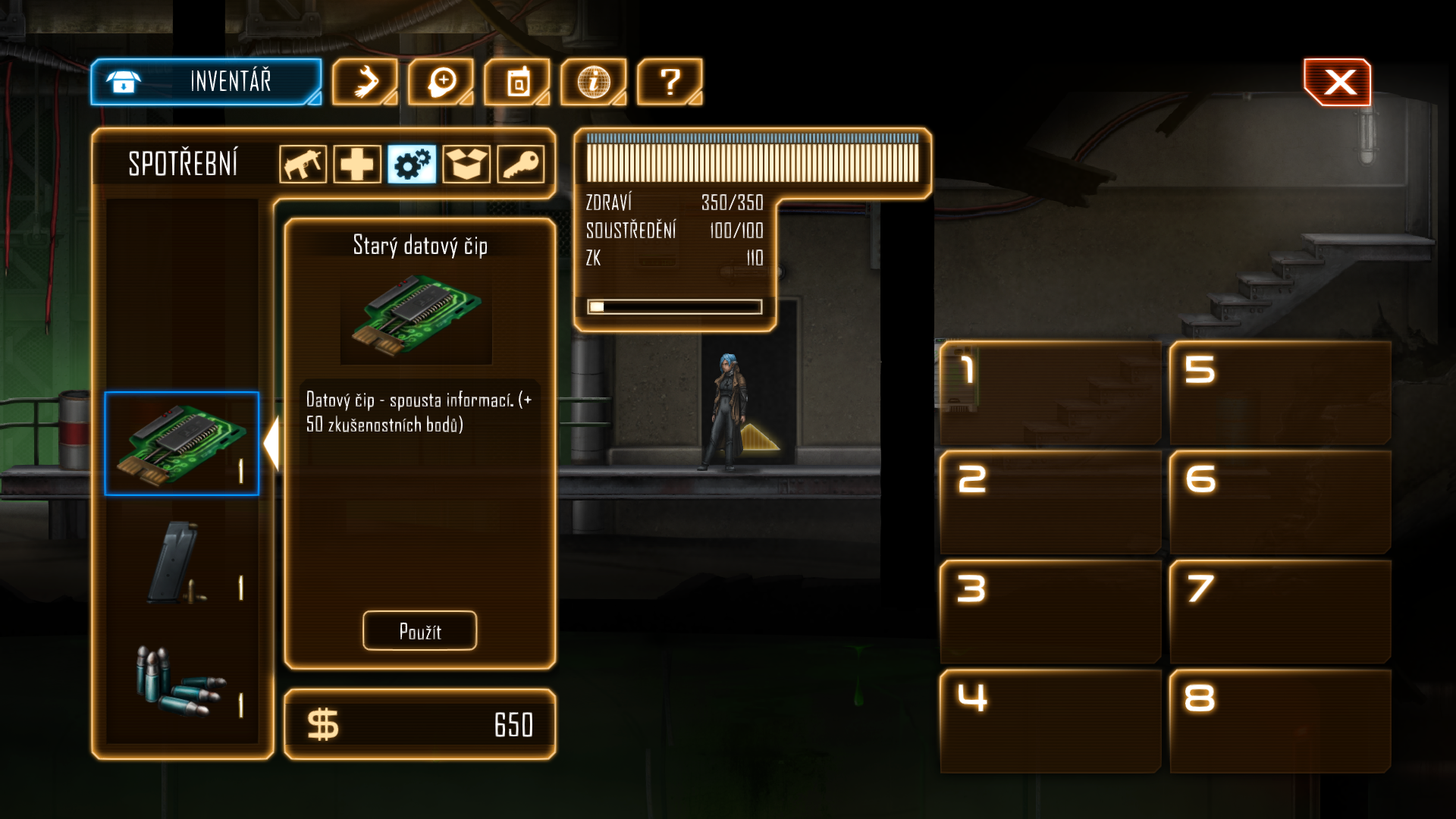This screenshot has height=819, width=1456.
Task: Close the inventory with the red X
Action: point(1338,82)
